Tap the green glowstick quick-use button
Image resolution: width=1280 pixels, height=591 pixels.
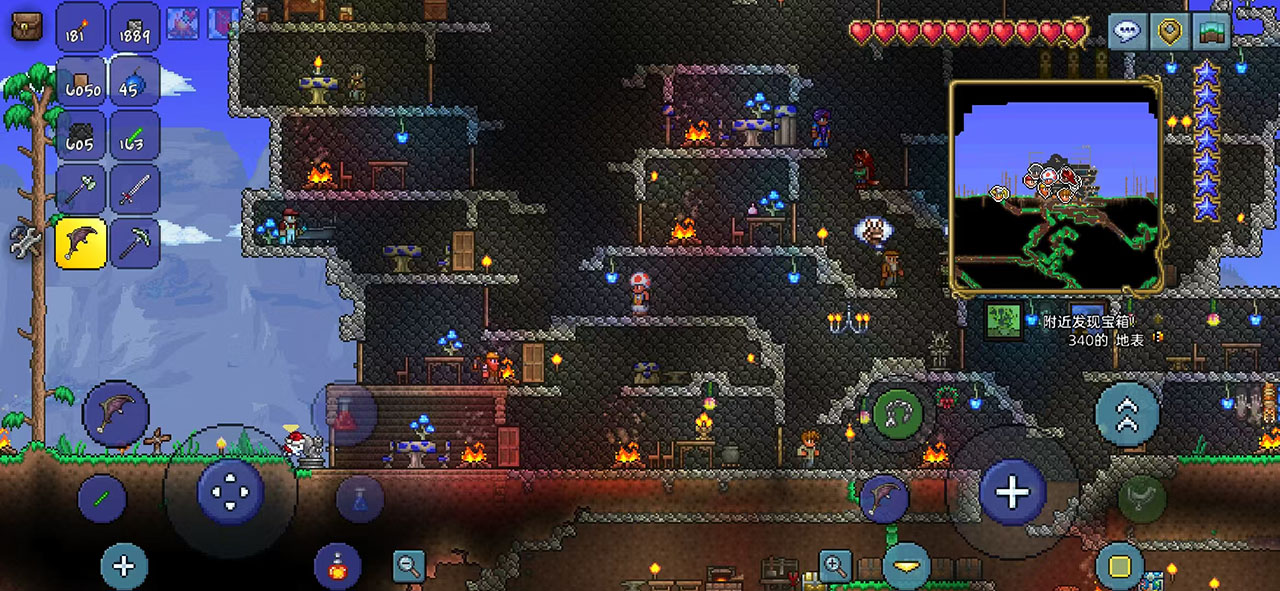[103, 498]
